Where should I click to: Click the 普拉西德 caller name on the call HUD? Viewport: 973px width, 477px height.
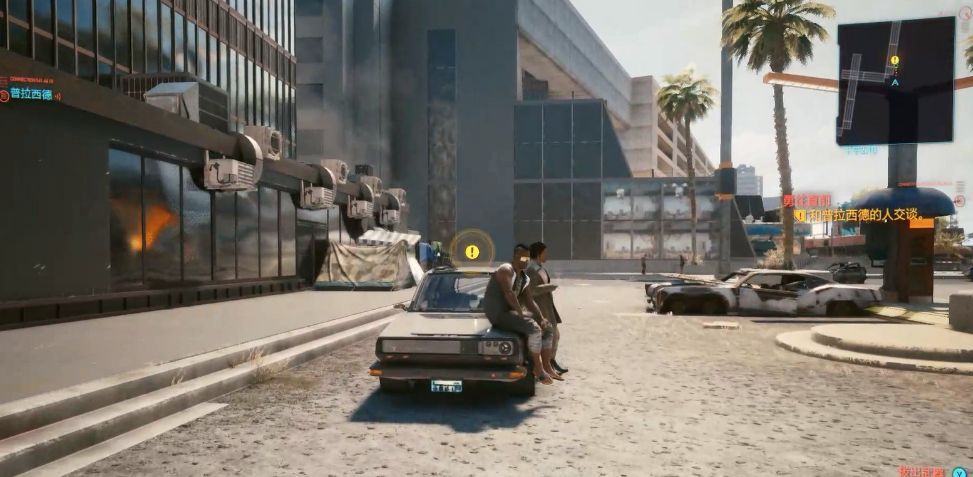(32, 94)
